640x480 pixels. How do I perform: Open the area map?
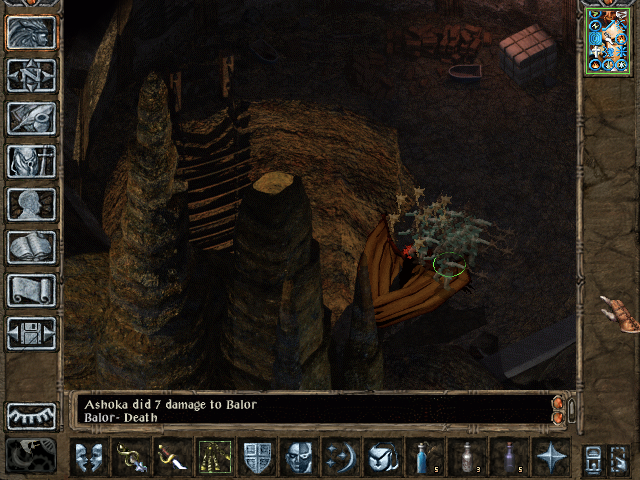pyautogui.click(x=31, y=76)
